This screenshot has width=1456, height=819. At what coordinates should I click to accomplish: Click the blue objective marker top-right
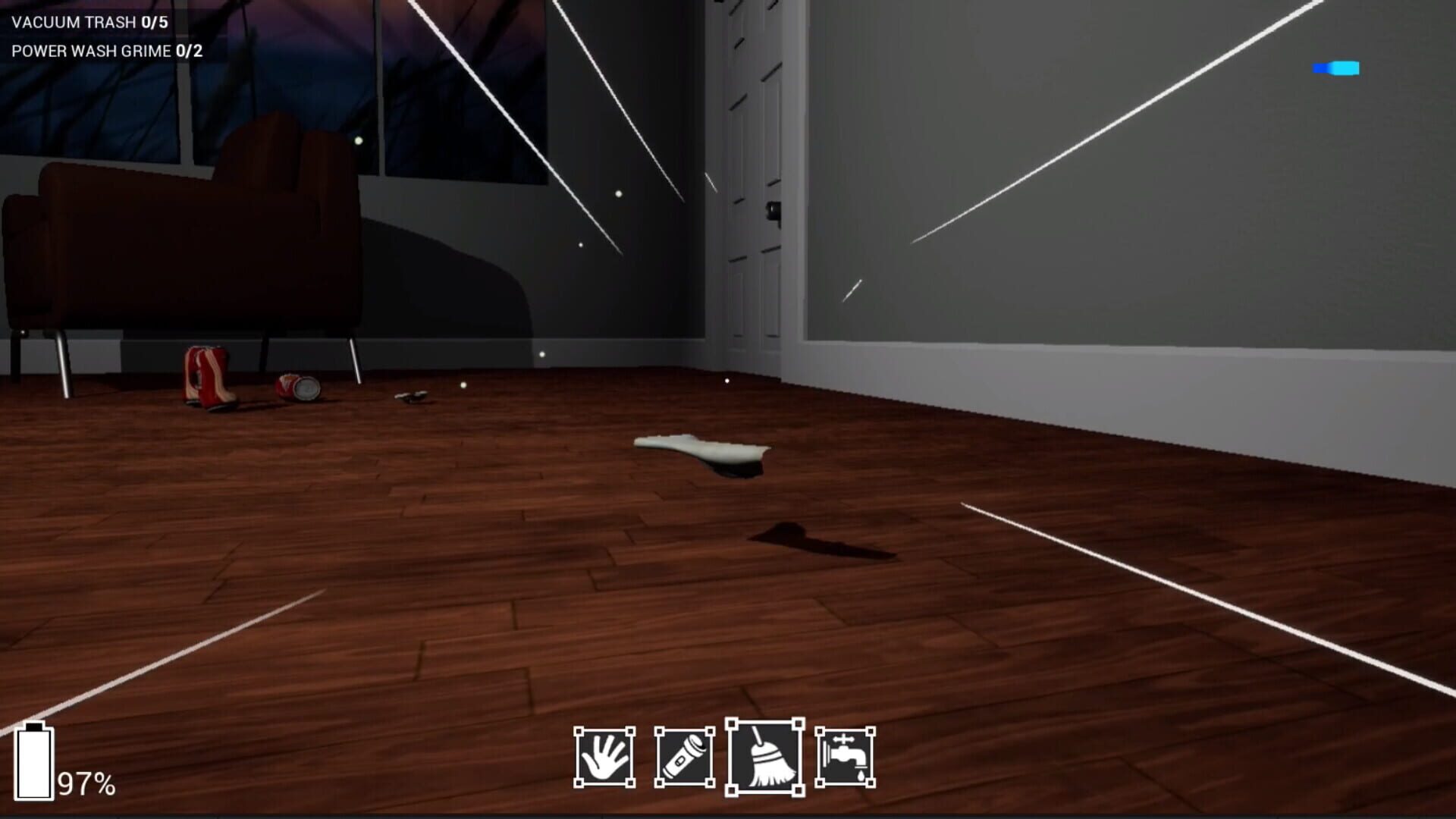(x=1336, y=68)
